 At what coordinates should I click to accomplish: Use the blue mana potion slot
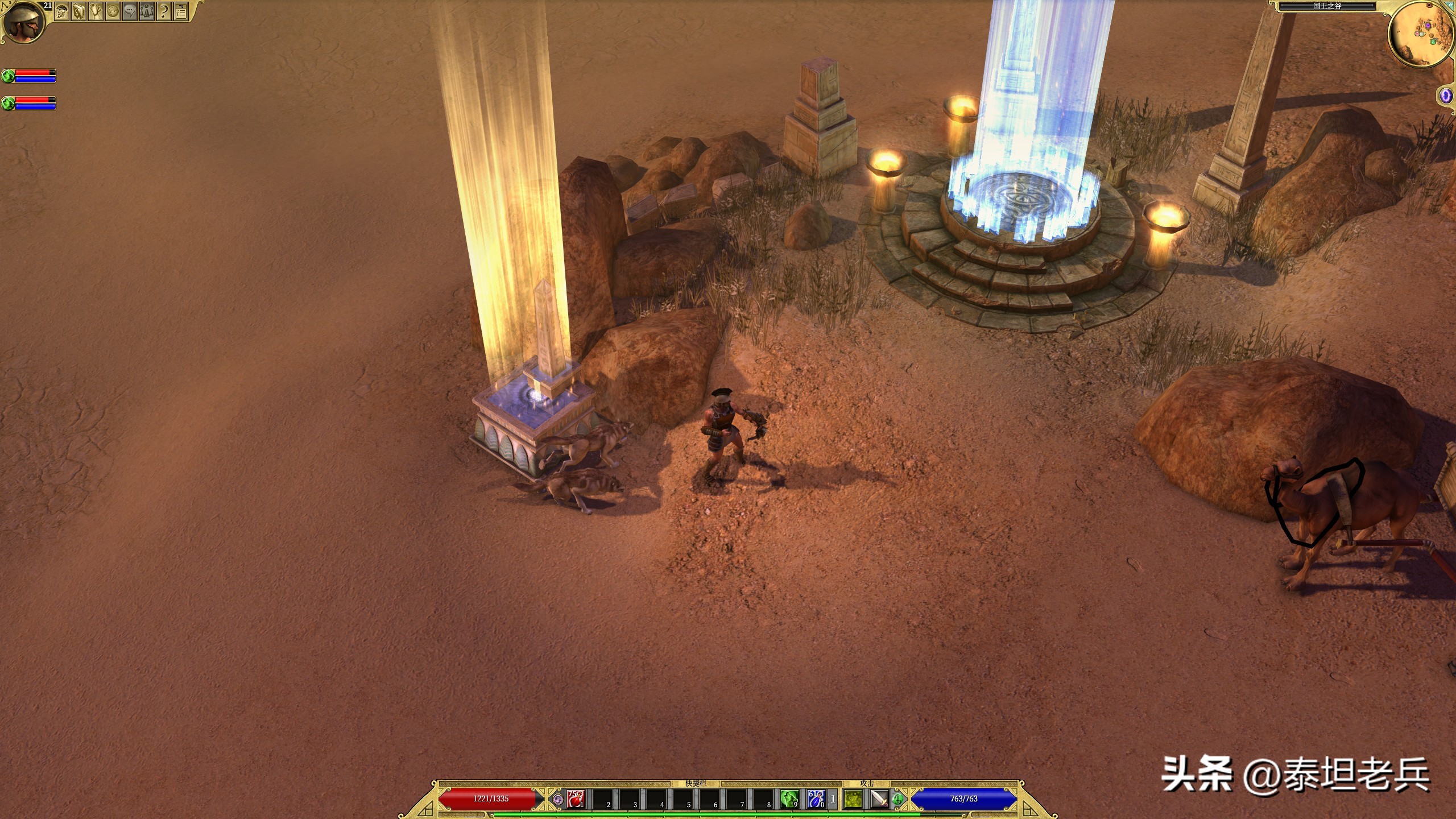click(816, 799)
